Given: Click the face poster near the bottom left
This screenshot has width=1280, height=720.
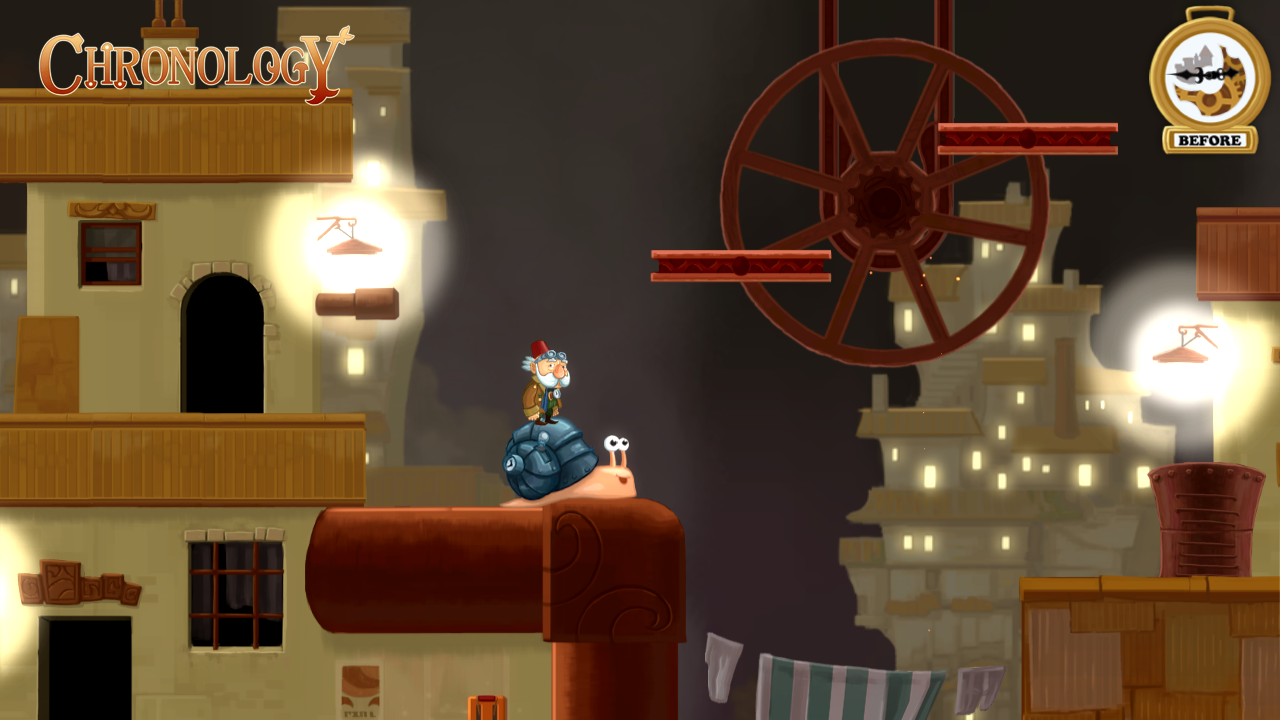Looking at the screenshot, I should 360,690.
